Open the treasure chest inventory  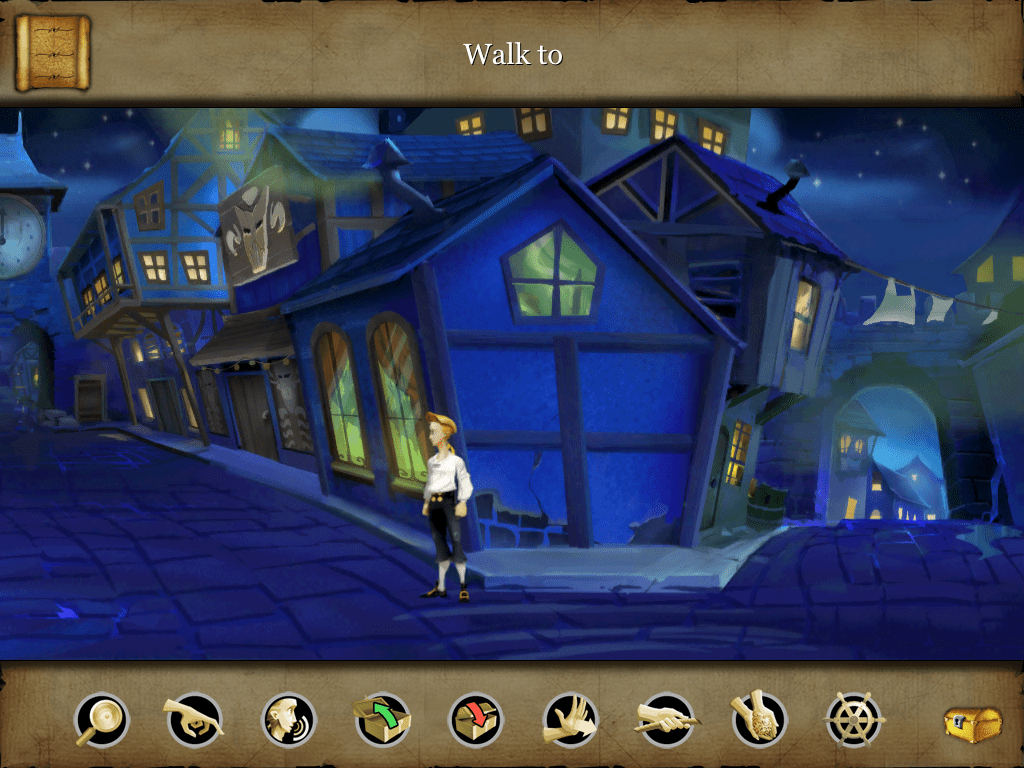click(x=973, y=724)
